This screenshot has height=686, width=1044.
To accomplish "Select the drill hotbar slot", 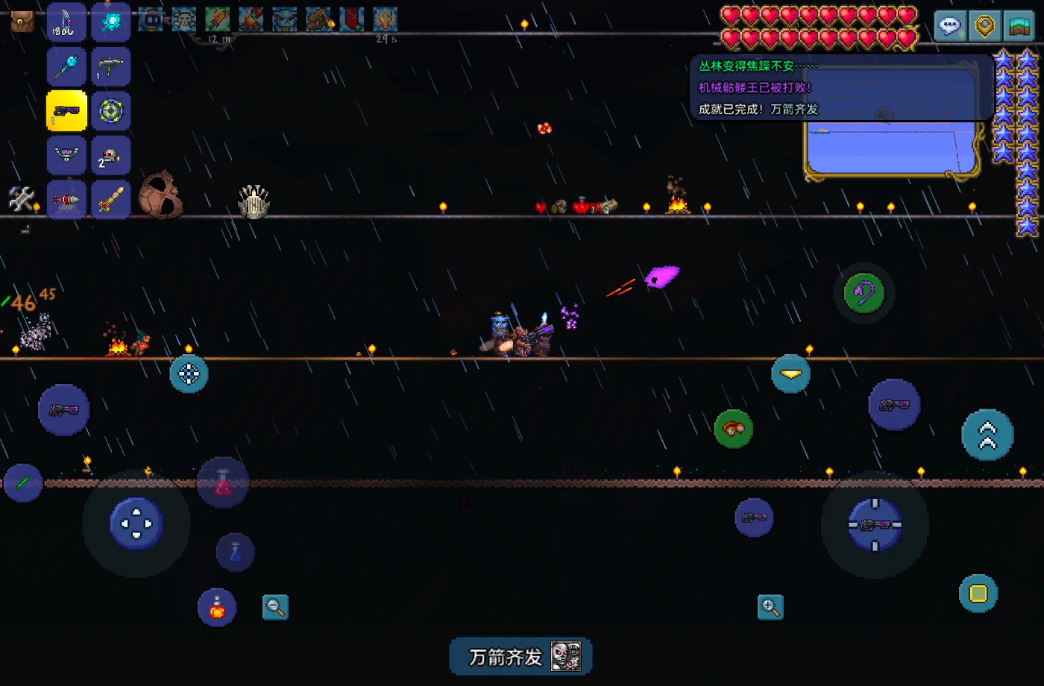I will click(x=67, y=199).
